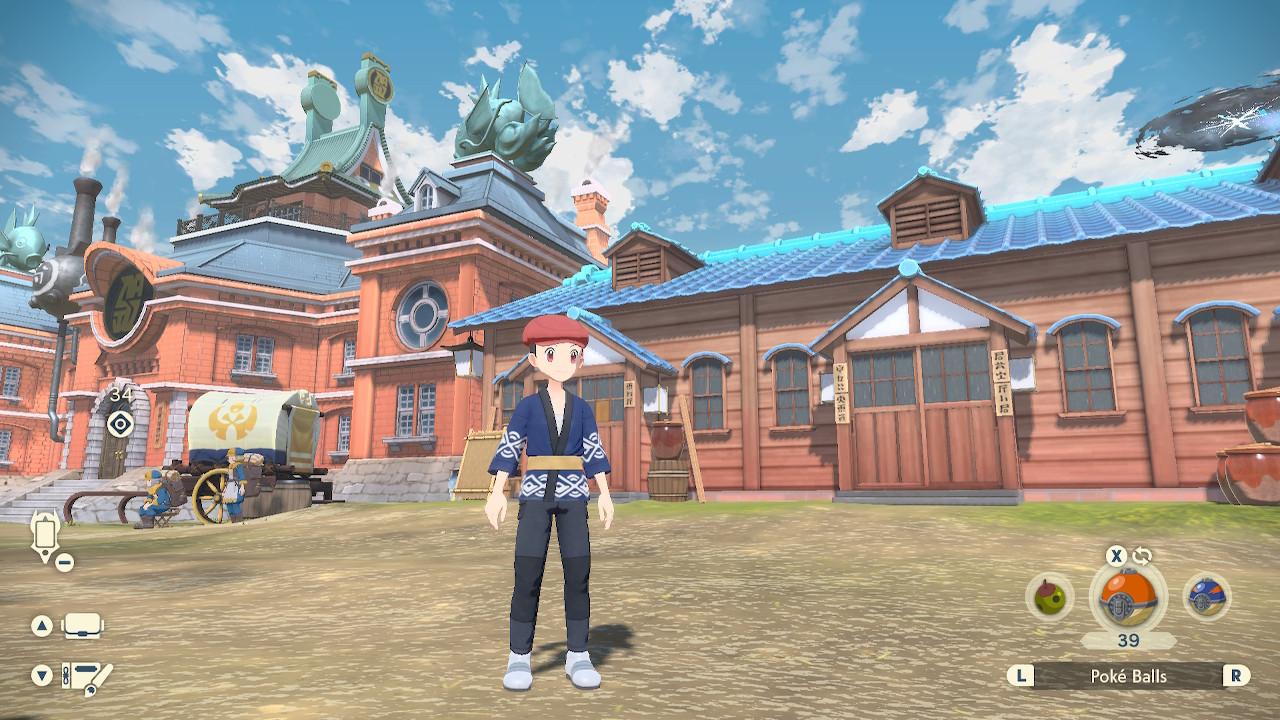Pick the blue Great Ball item slot
The height and width of the screenshot is (720, 1280).
click(1207, 597)
